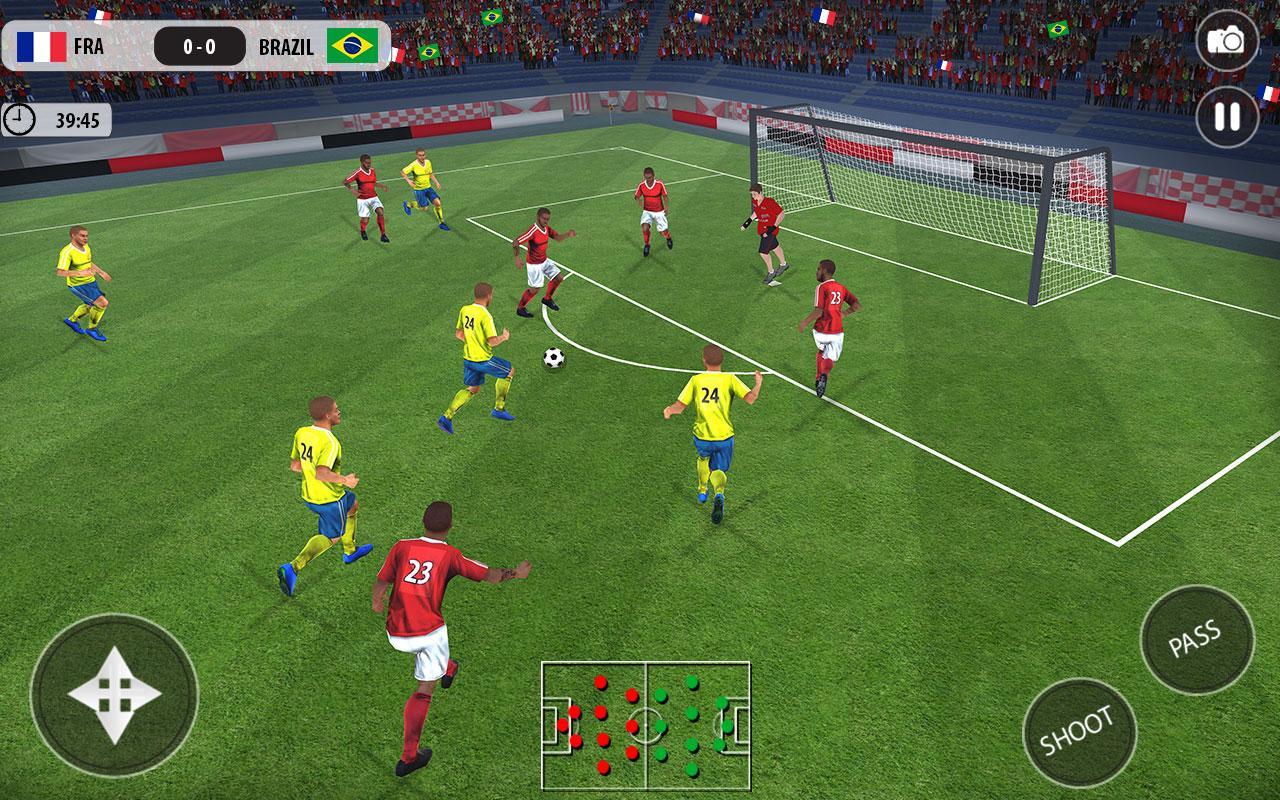
Task: Tap the BRAZIL team label
Action: (290, 44)
